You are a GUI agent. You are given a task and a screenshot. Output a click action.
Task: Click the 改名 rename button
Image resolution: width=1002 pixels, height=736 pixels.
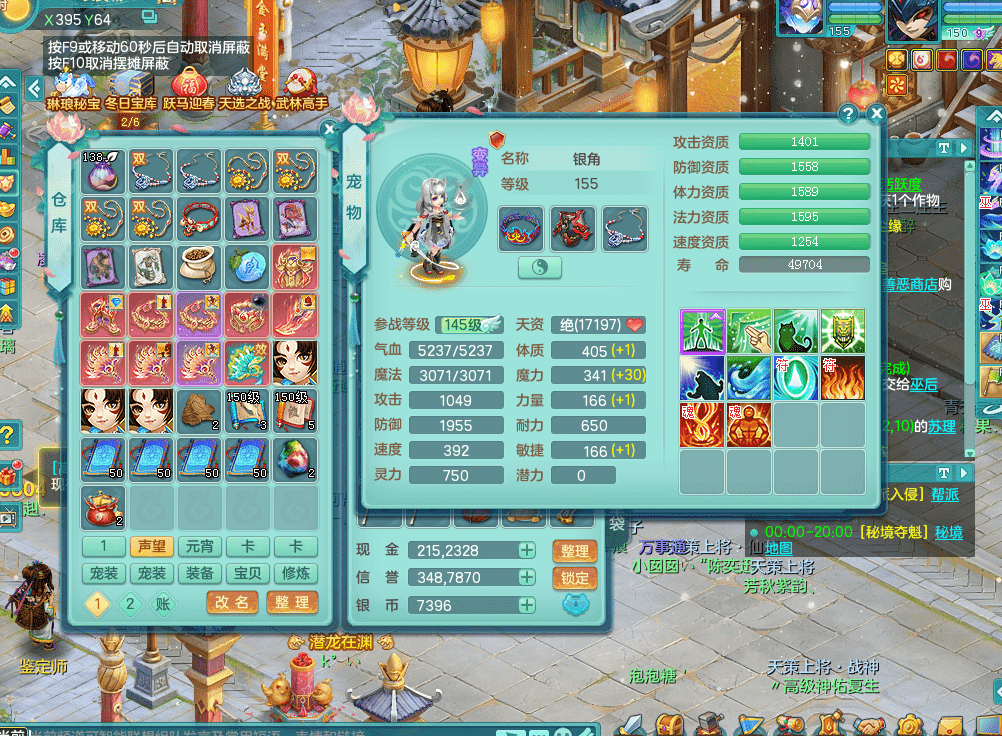tap(232, 602)
